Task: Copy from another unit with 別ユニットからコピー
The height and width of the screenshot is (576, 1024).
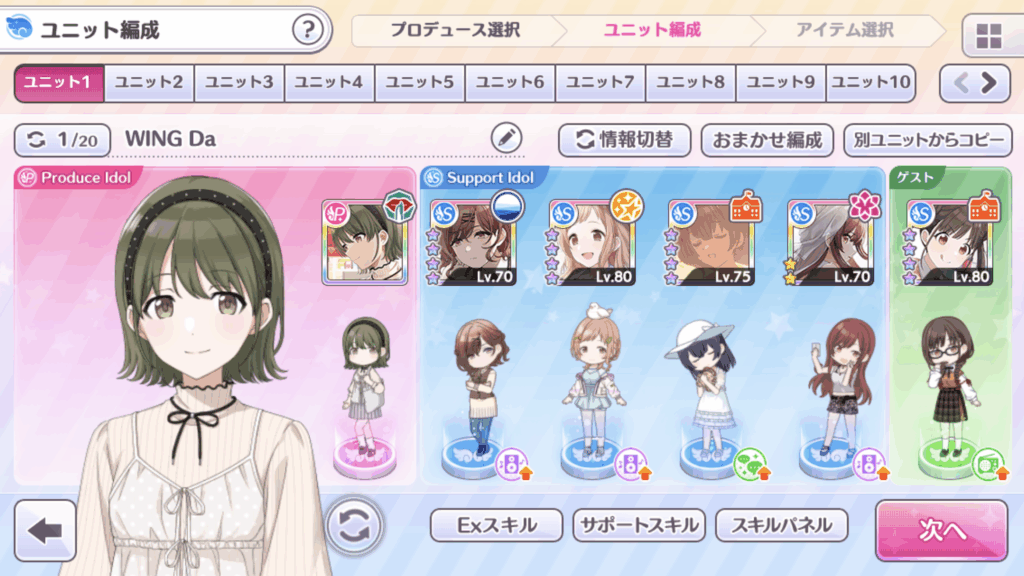Action: [927, 140]
